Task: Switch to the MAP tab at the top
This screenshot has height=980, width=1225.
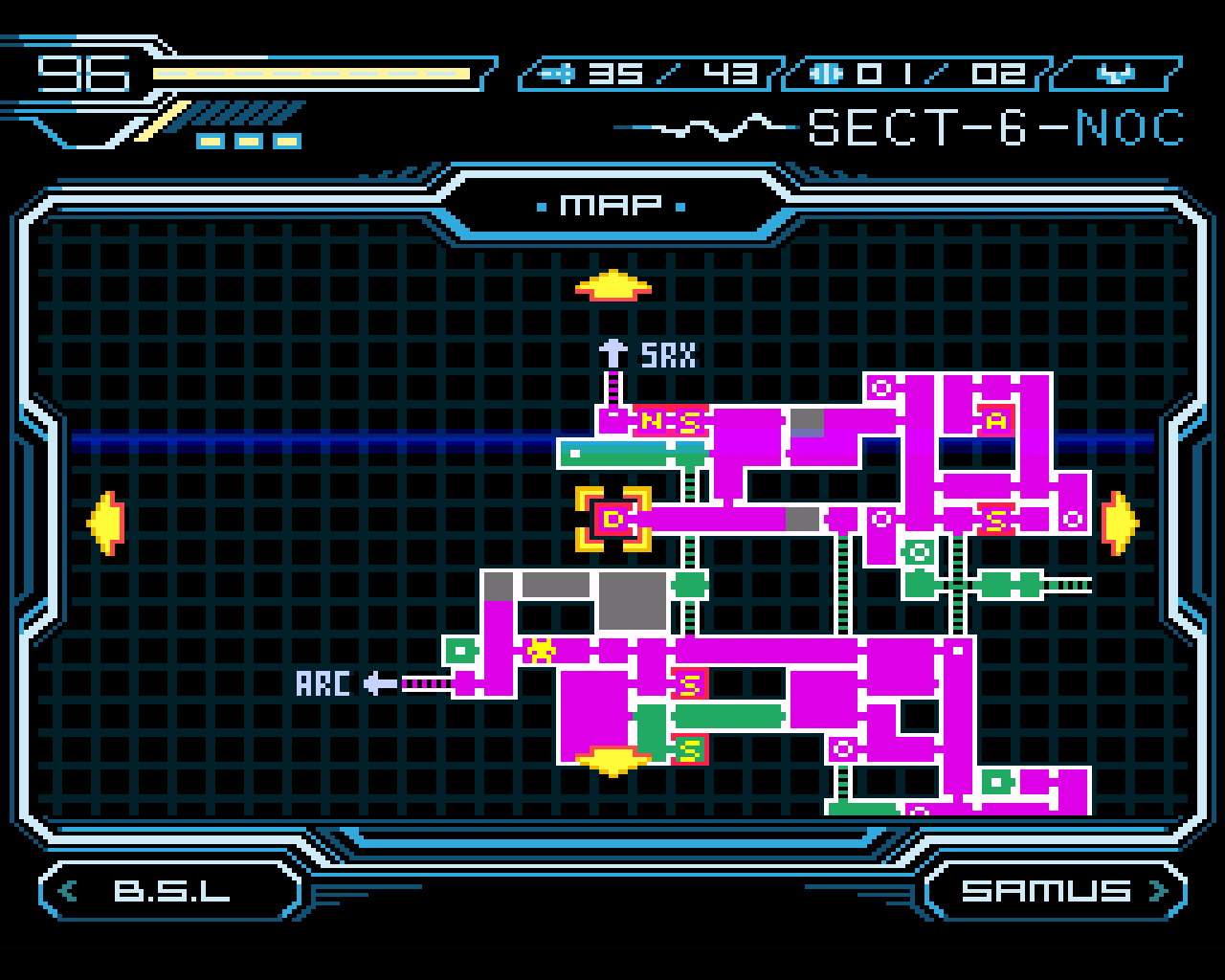Action: click(612, 203)
